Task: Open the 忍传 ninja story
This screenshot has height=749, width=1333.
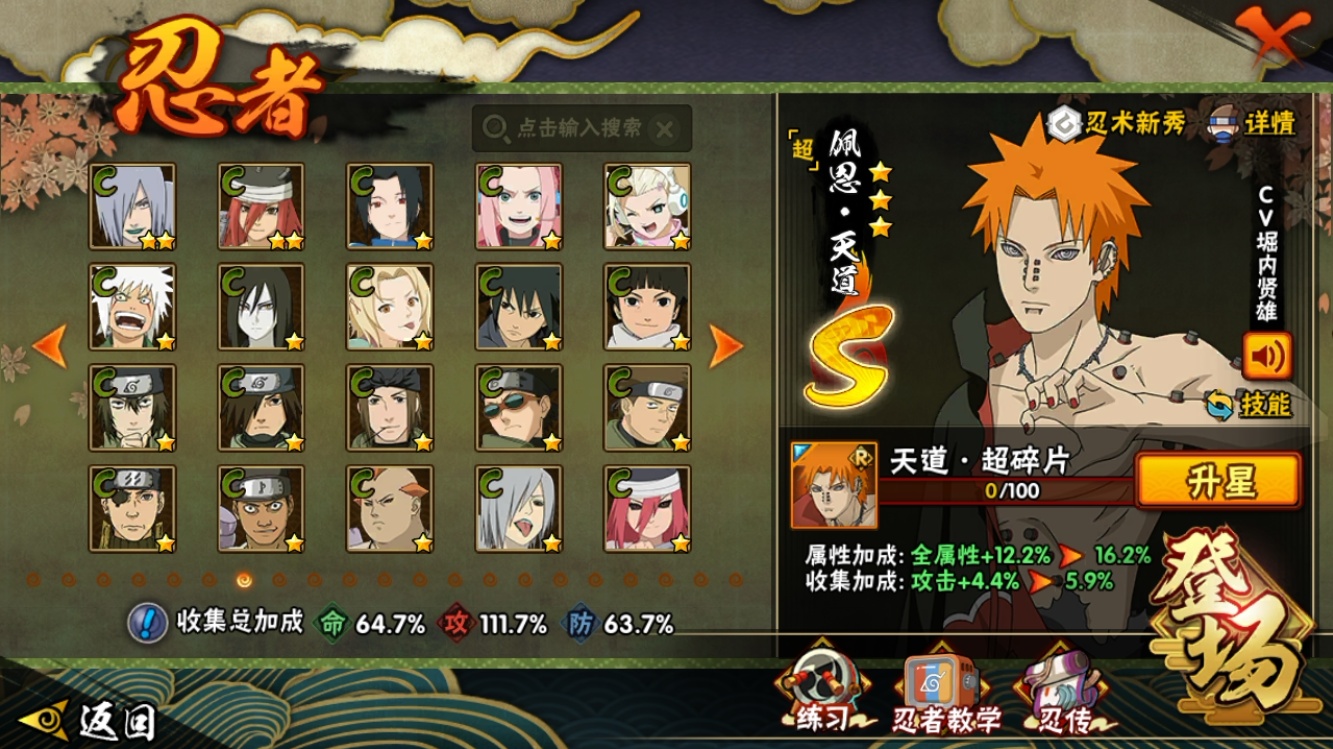Action: (x=1062, y=694)
